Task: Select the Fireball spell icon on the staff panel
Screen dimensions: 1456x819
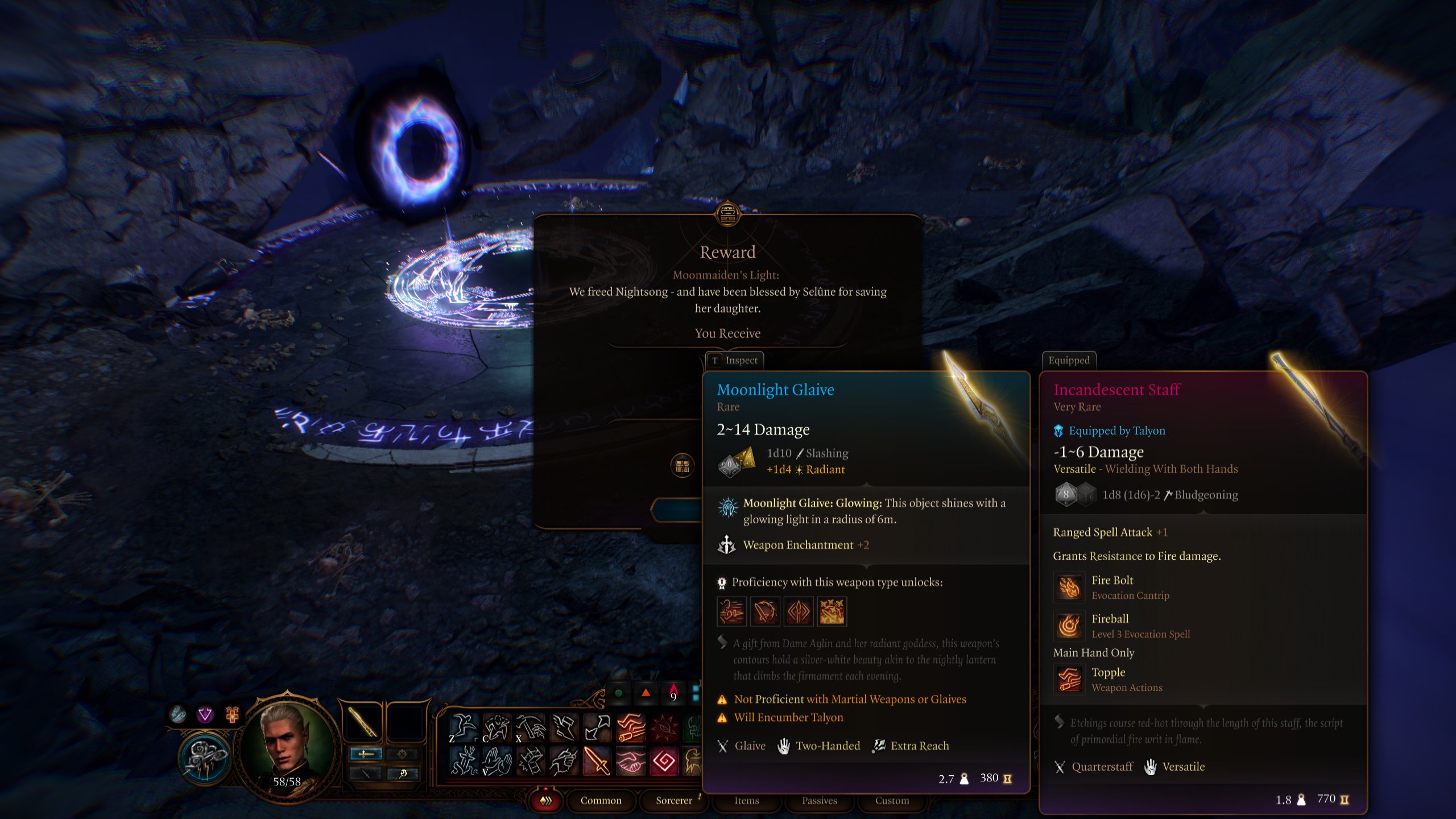Action: 1069,626
